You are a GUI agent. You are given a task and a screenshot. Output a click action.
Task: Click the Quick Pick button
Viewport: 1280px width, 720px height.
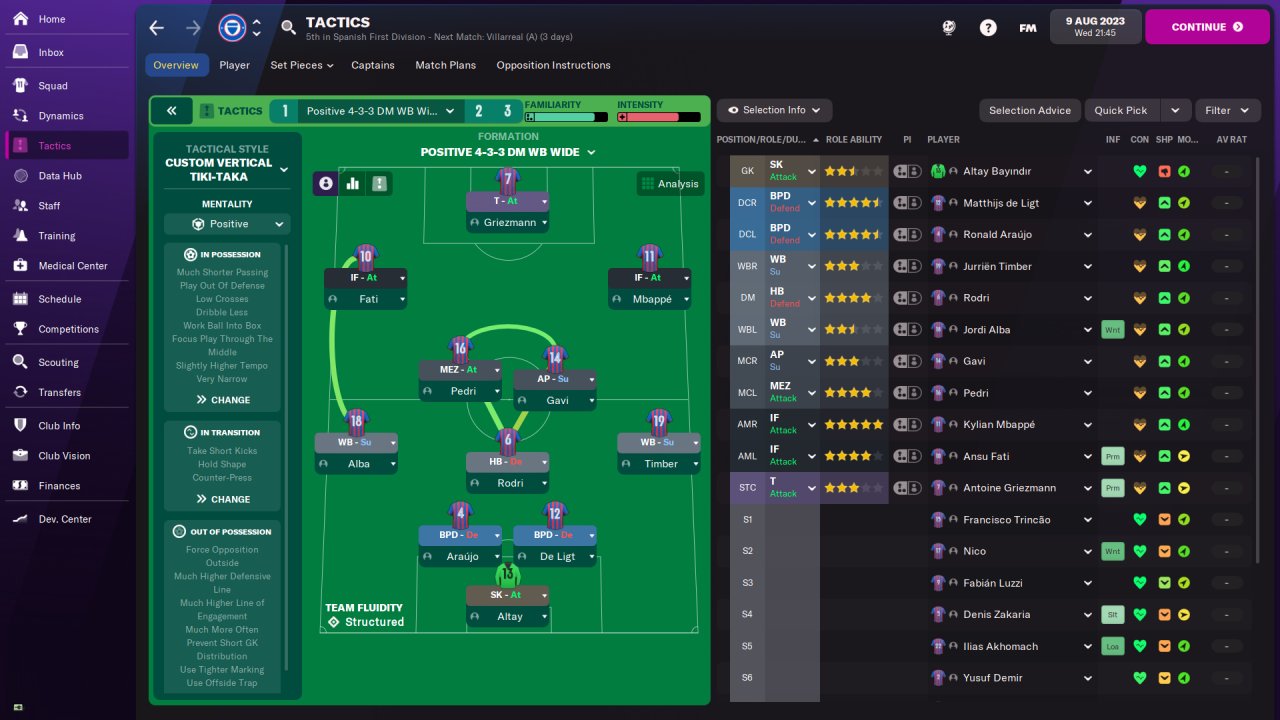click(1121, 110)
